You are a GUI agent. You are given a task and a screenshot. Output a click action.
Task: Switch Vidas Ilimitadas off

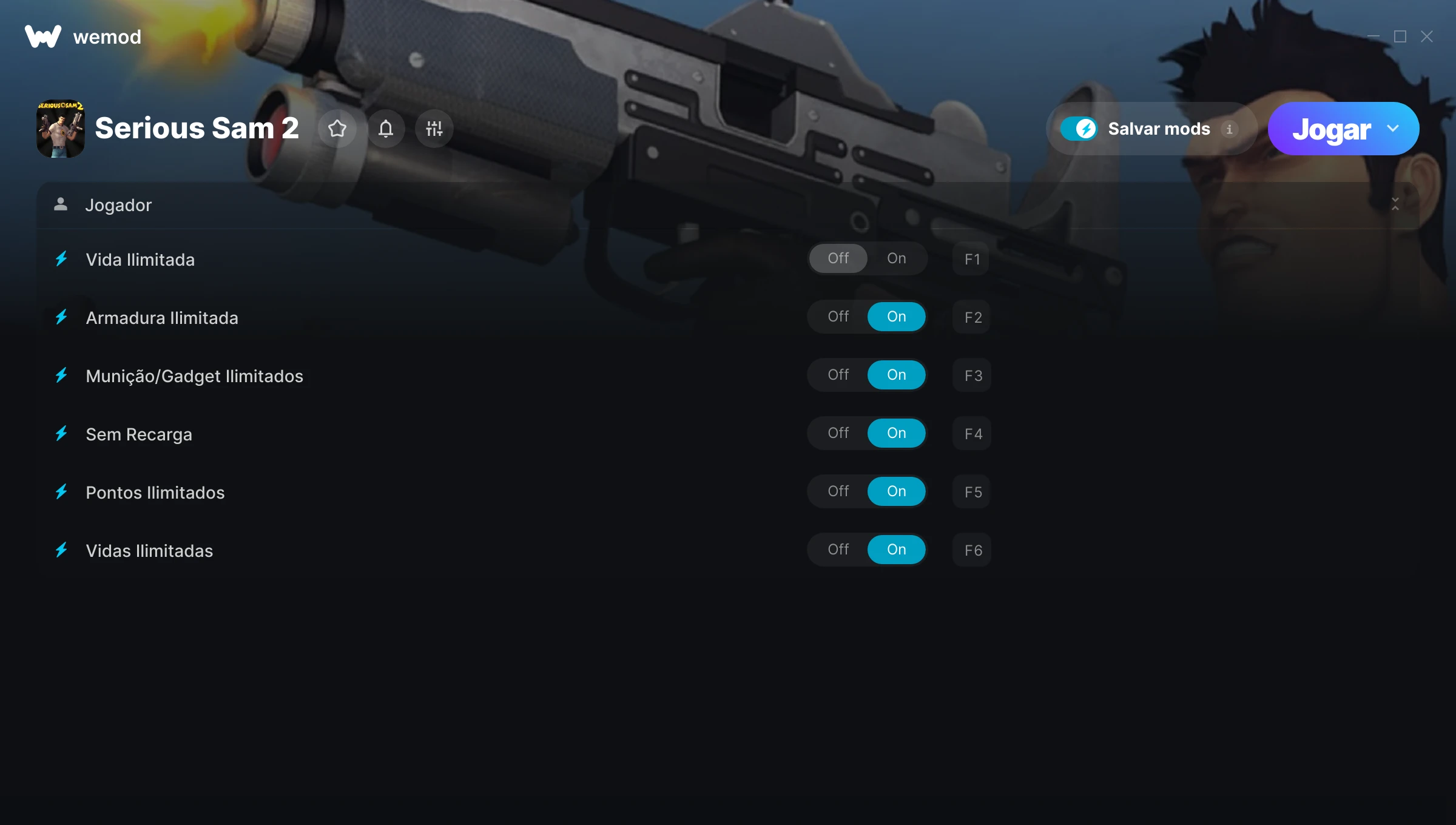point(838,550)
